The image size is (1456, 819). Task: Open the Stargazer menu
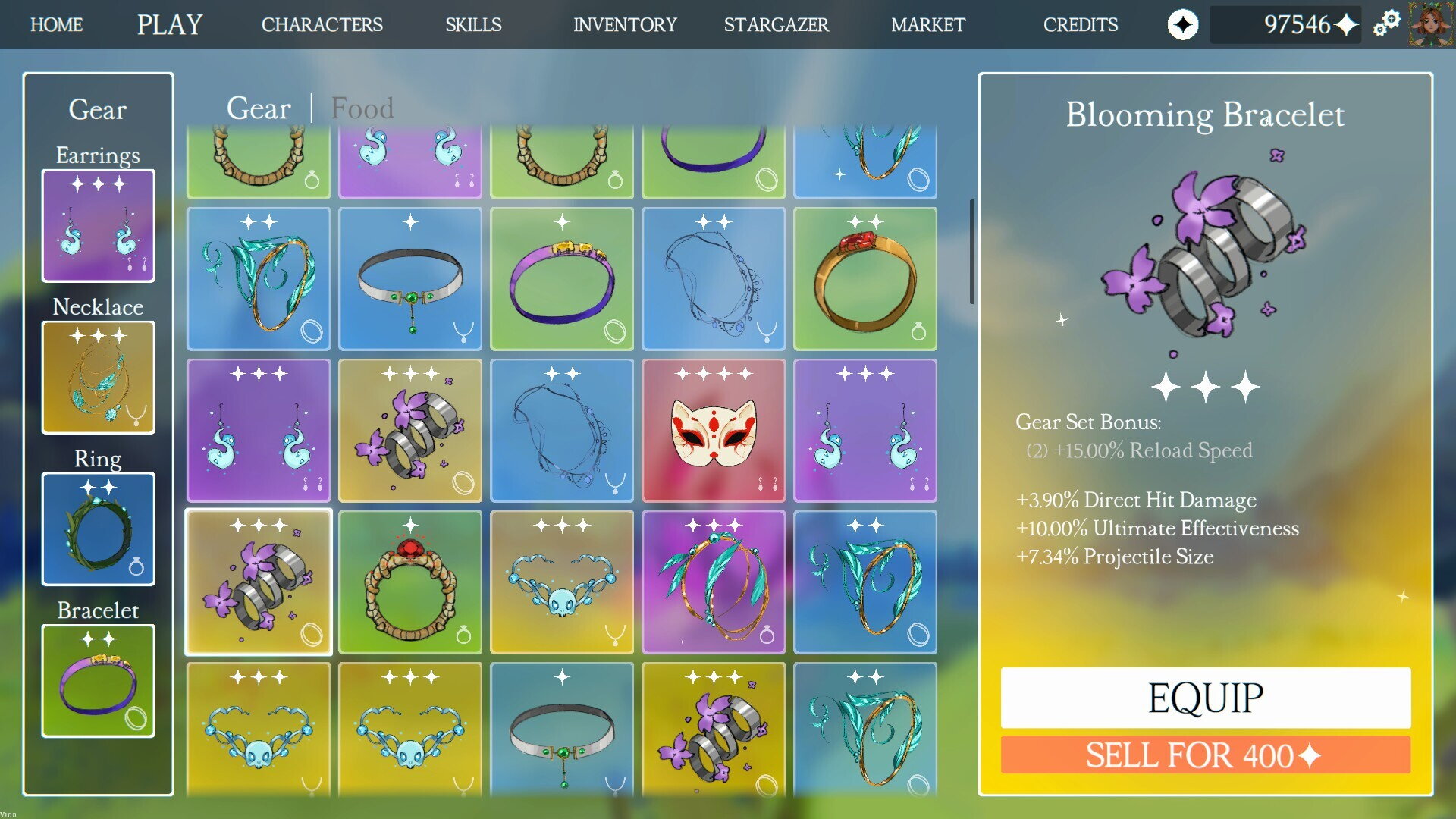776,25
